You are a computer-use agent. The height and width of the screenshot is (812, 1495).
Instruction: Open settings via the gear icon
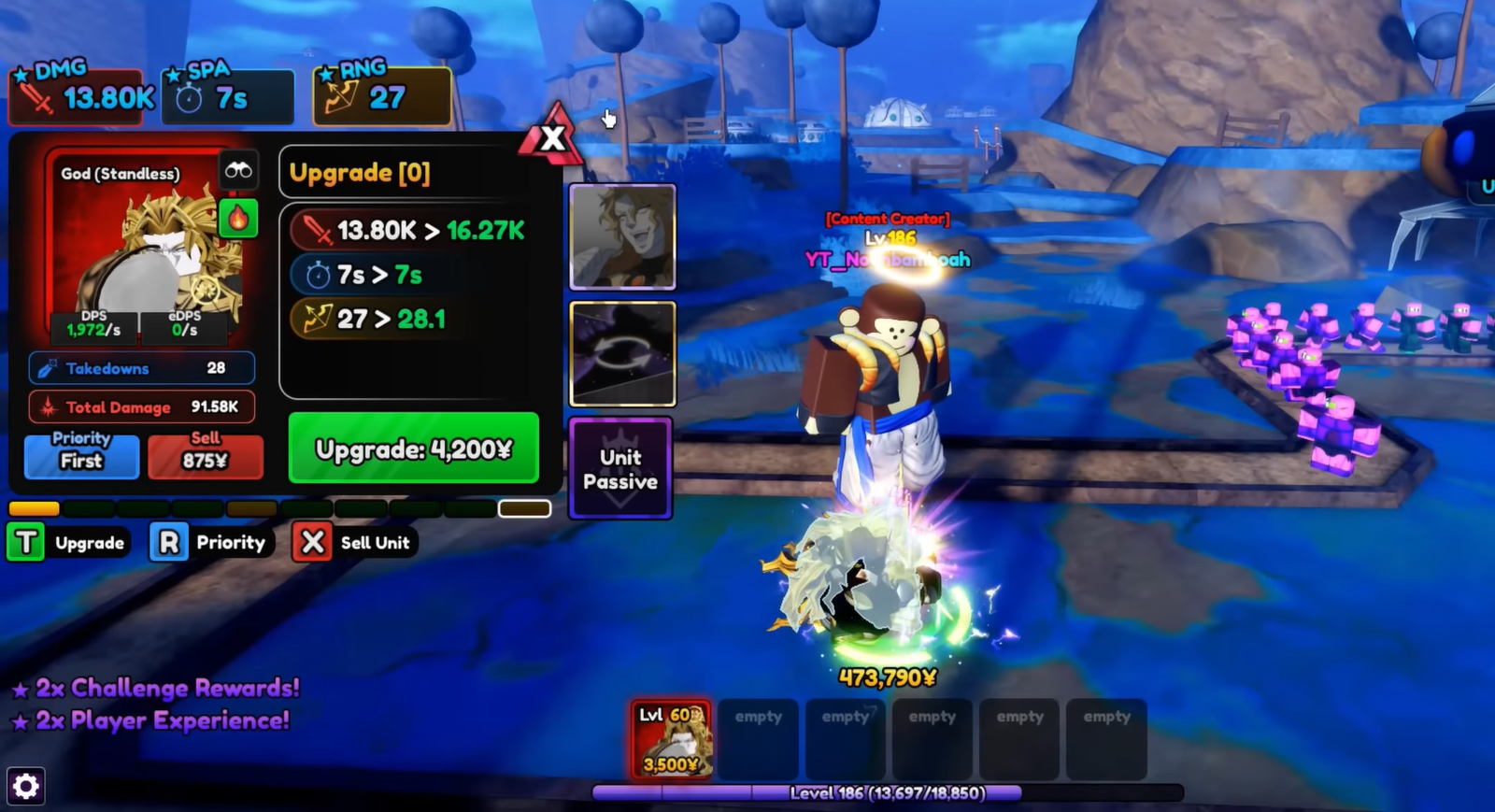(25, 787)
